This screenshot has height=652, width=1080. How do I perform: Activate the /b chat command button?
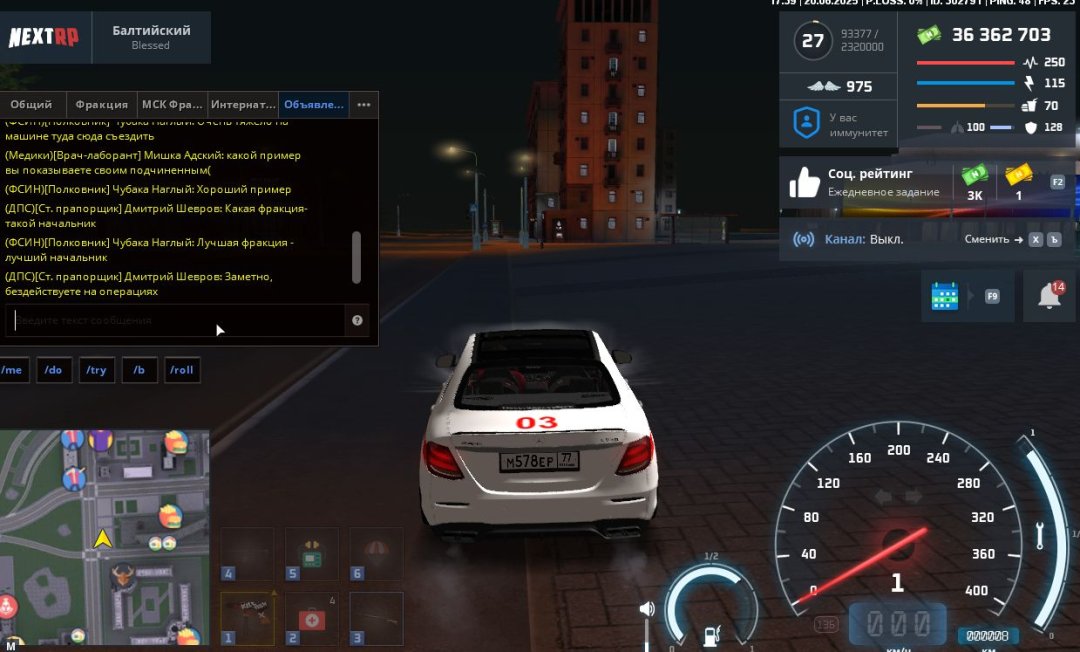(139, 370)
